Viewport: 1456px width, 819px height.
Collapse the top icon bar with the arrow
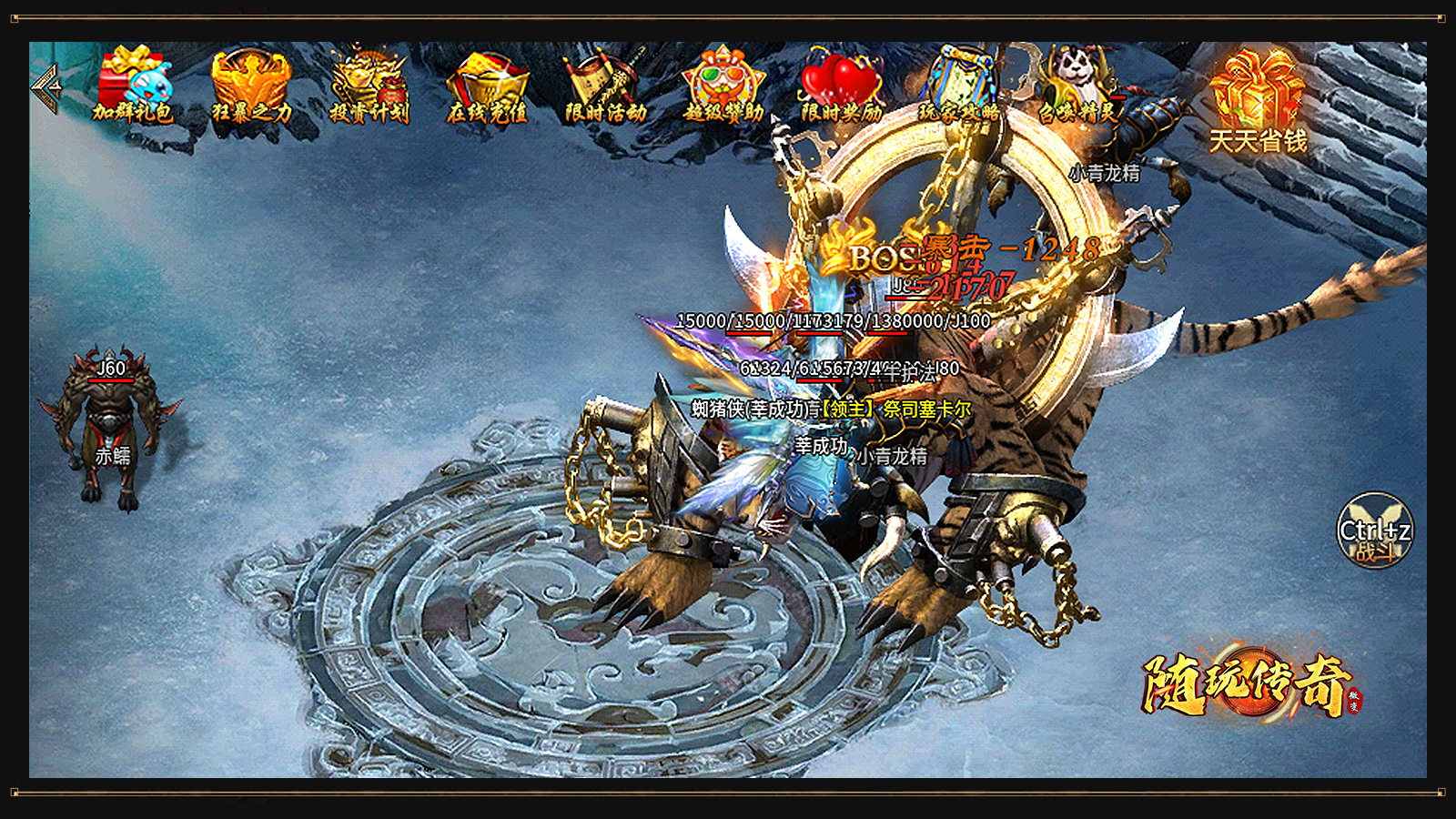click(x=45, y=88)
